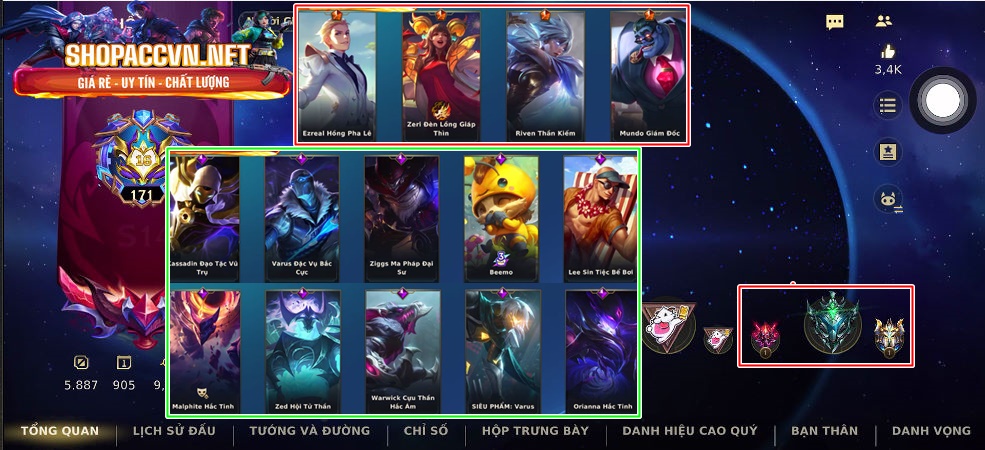Show the Chỉ Số tab
Screen dimensions: 985x450
pos(425,431)
